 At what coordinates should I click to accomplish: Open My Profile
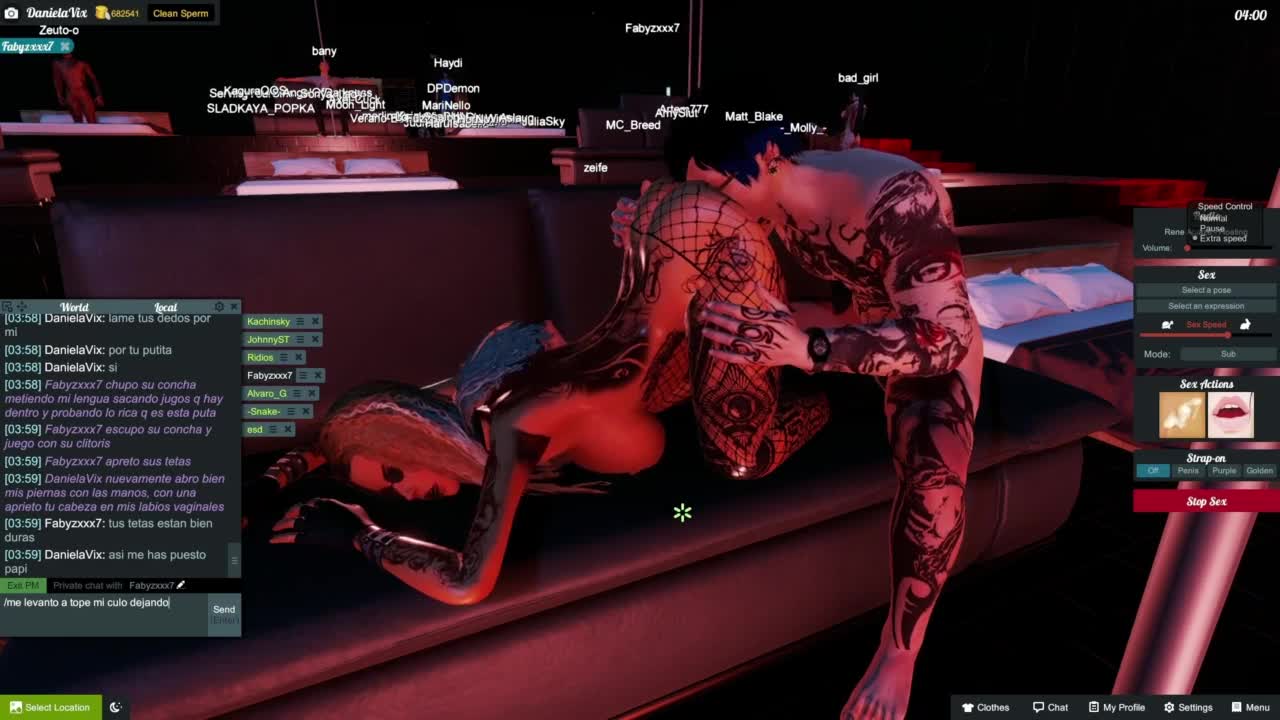[1116, 707]
